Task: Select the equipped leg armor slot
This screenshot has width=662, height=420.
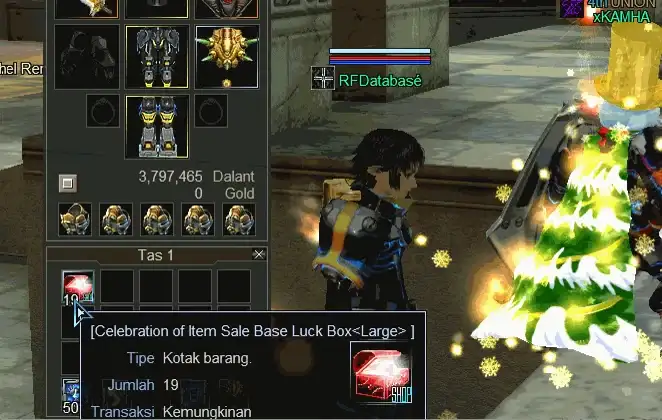Action: tap(157, 57)
